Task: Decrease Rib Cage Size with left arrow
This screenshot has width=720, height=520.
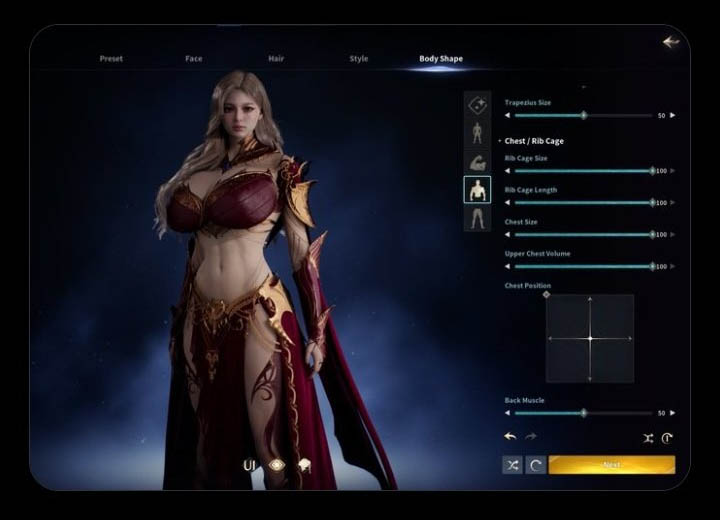Action: tap(507, 171)
